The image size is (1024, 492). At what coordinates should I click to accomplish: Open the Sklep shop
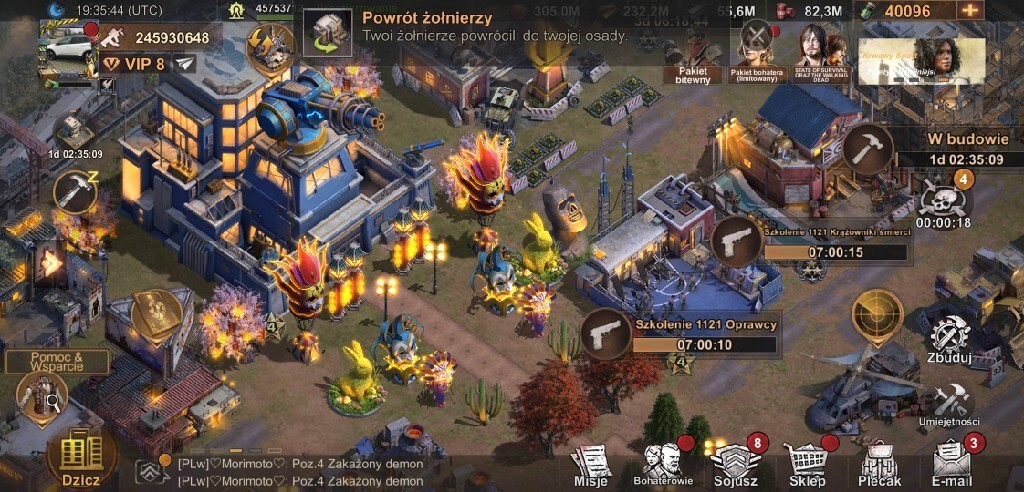coord(808,464)
